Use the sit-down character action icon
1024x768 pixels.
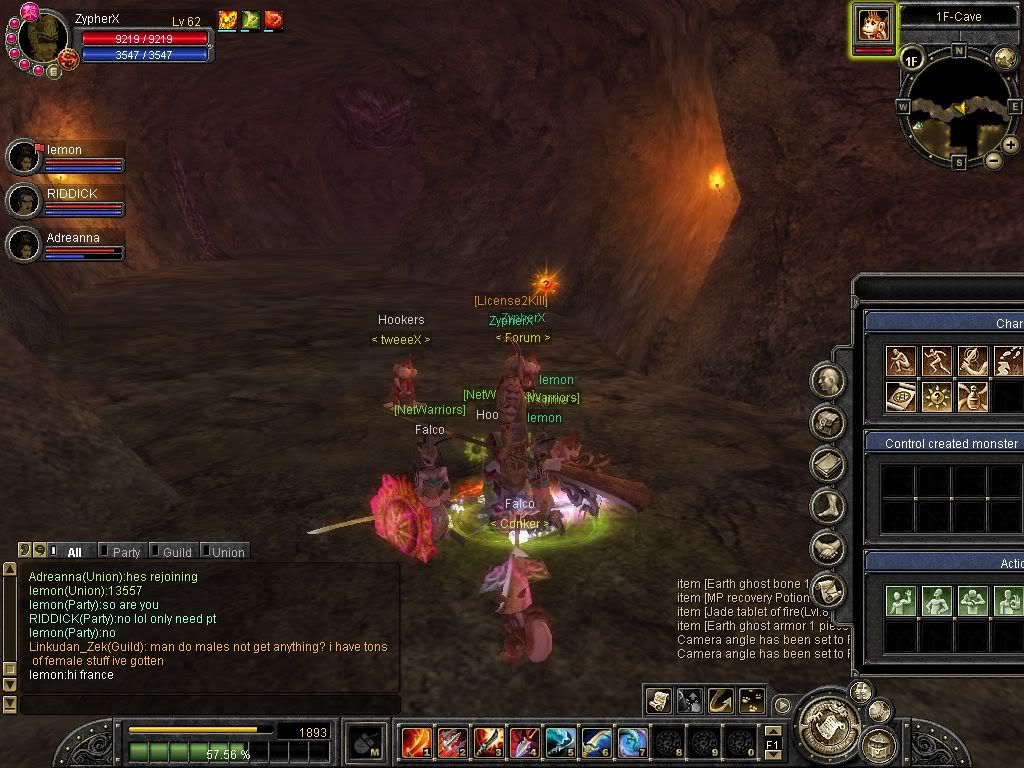(902, 361)
